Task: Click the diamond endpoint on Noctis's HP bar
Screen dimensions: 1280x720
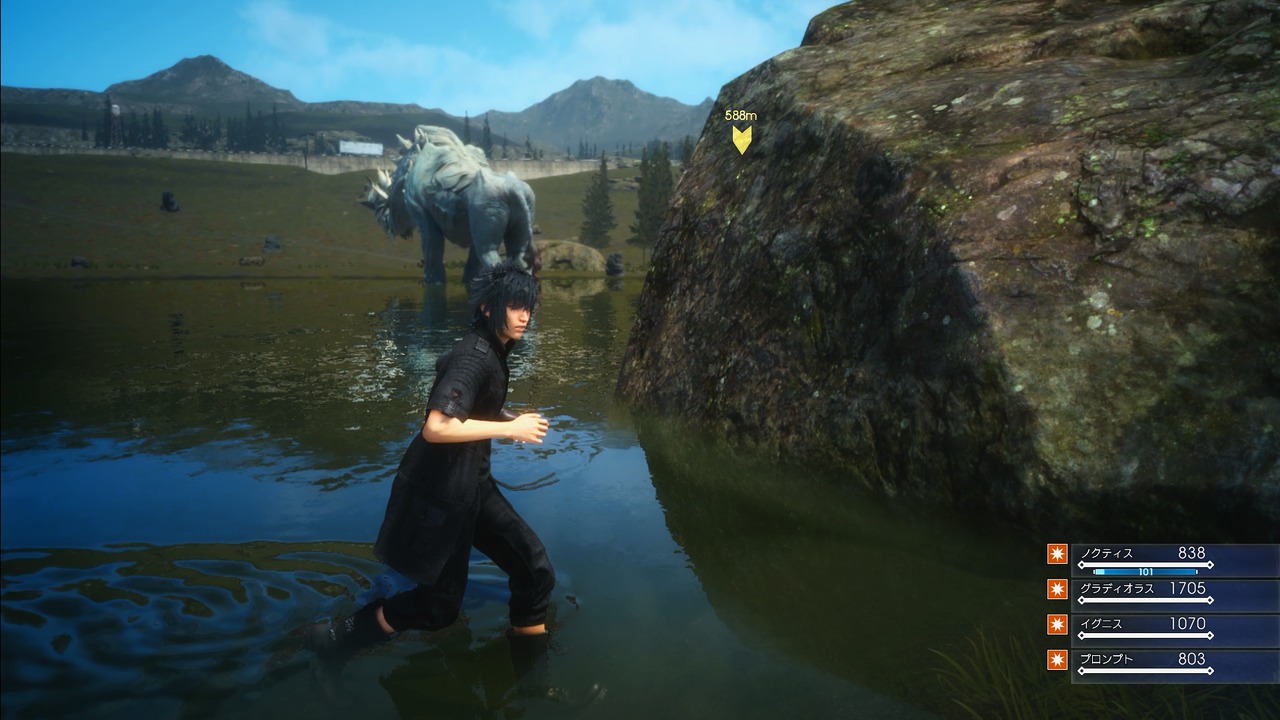Action: tap(1211, 565)
